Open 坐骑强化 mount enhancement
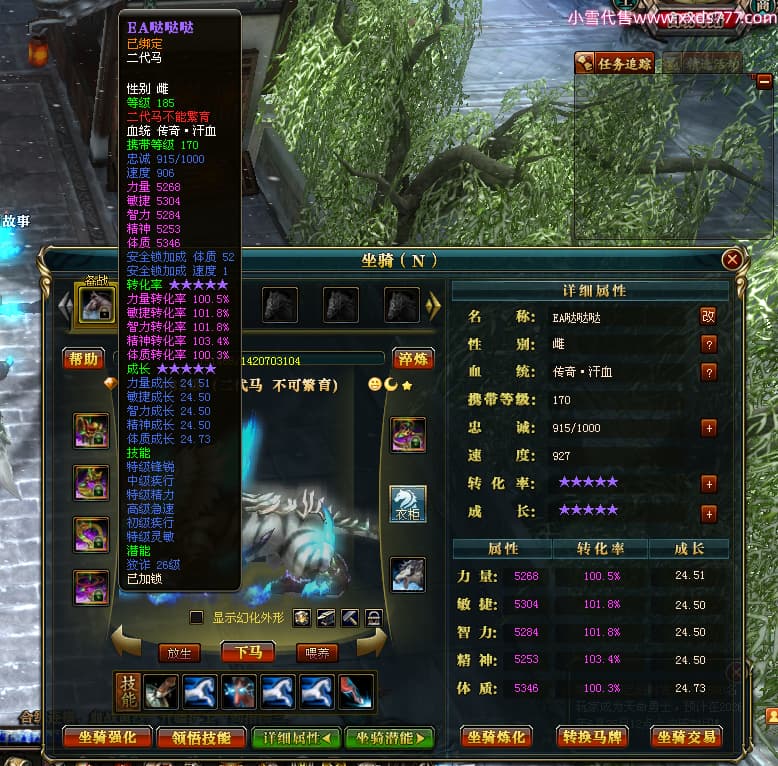This screenshot has width=778, height=766. pos(108,738)
